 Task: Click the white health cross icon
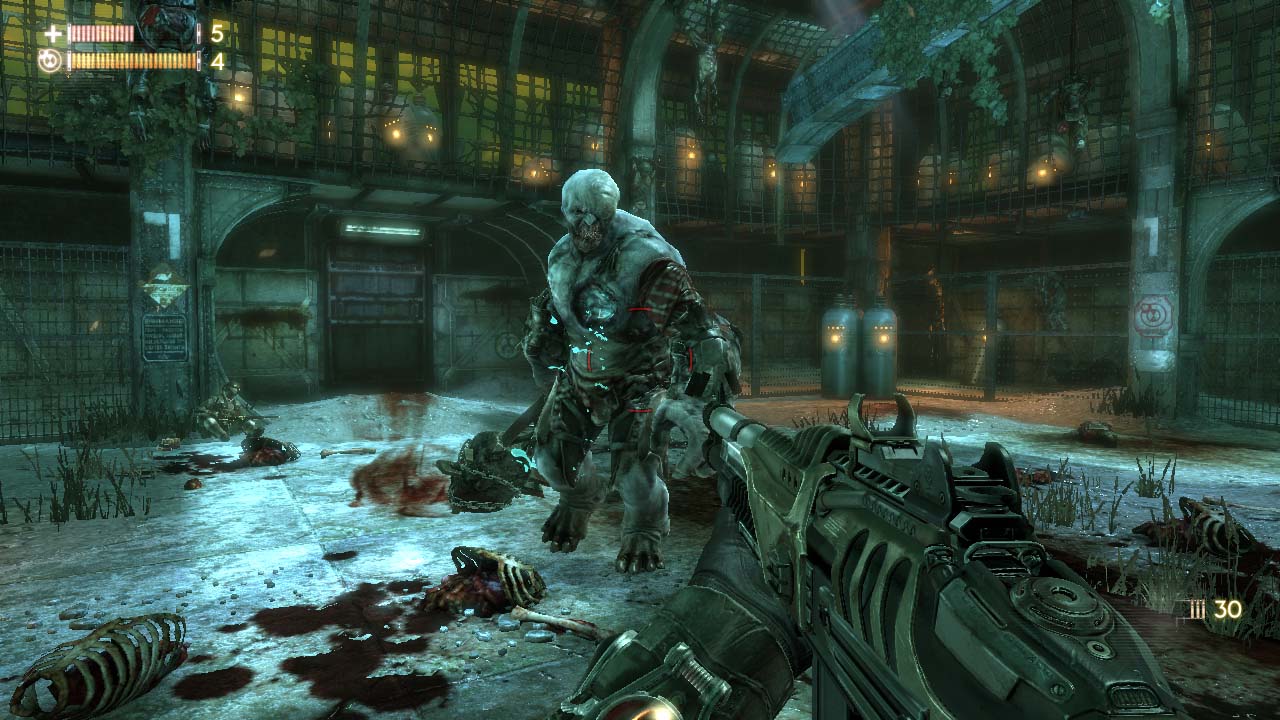pyautogui.click(x=52, y=34)
